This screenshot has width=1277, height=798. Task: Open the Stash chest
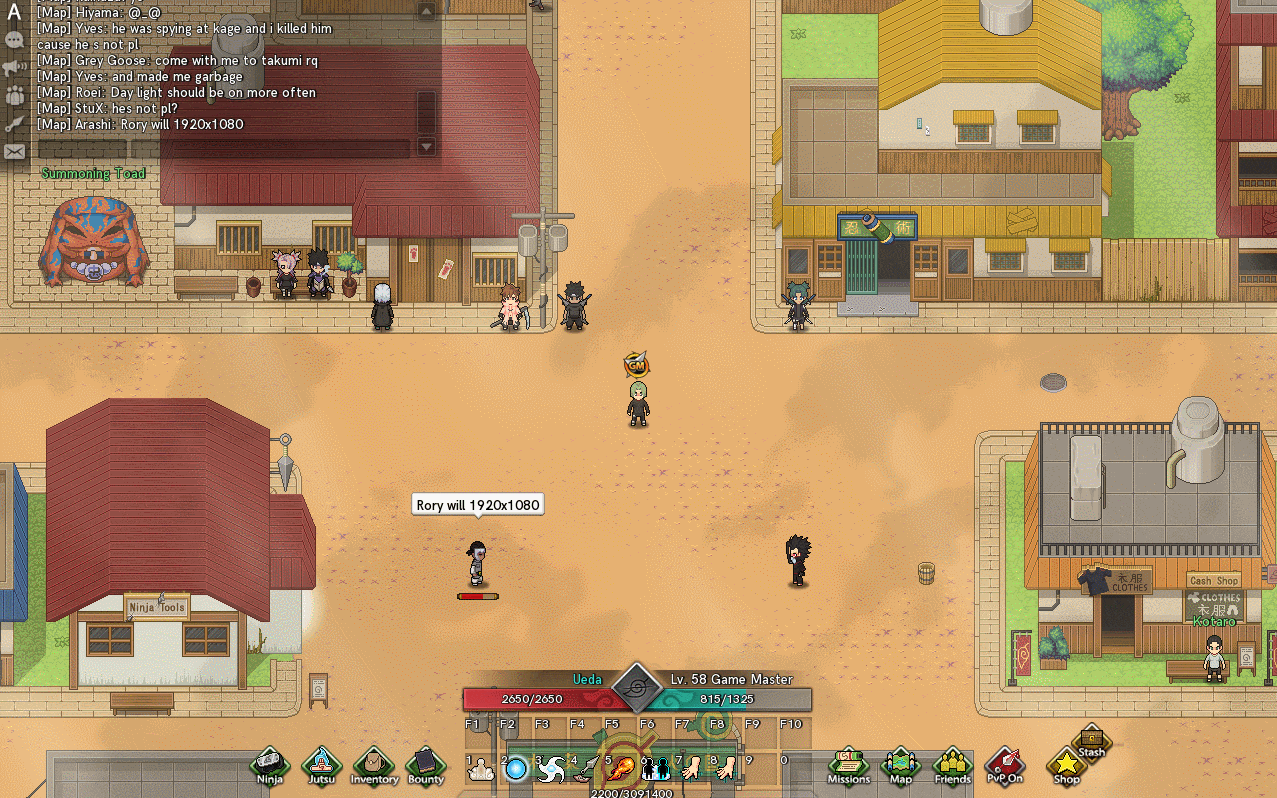(x=1092, y=741)
